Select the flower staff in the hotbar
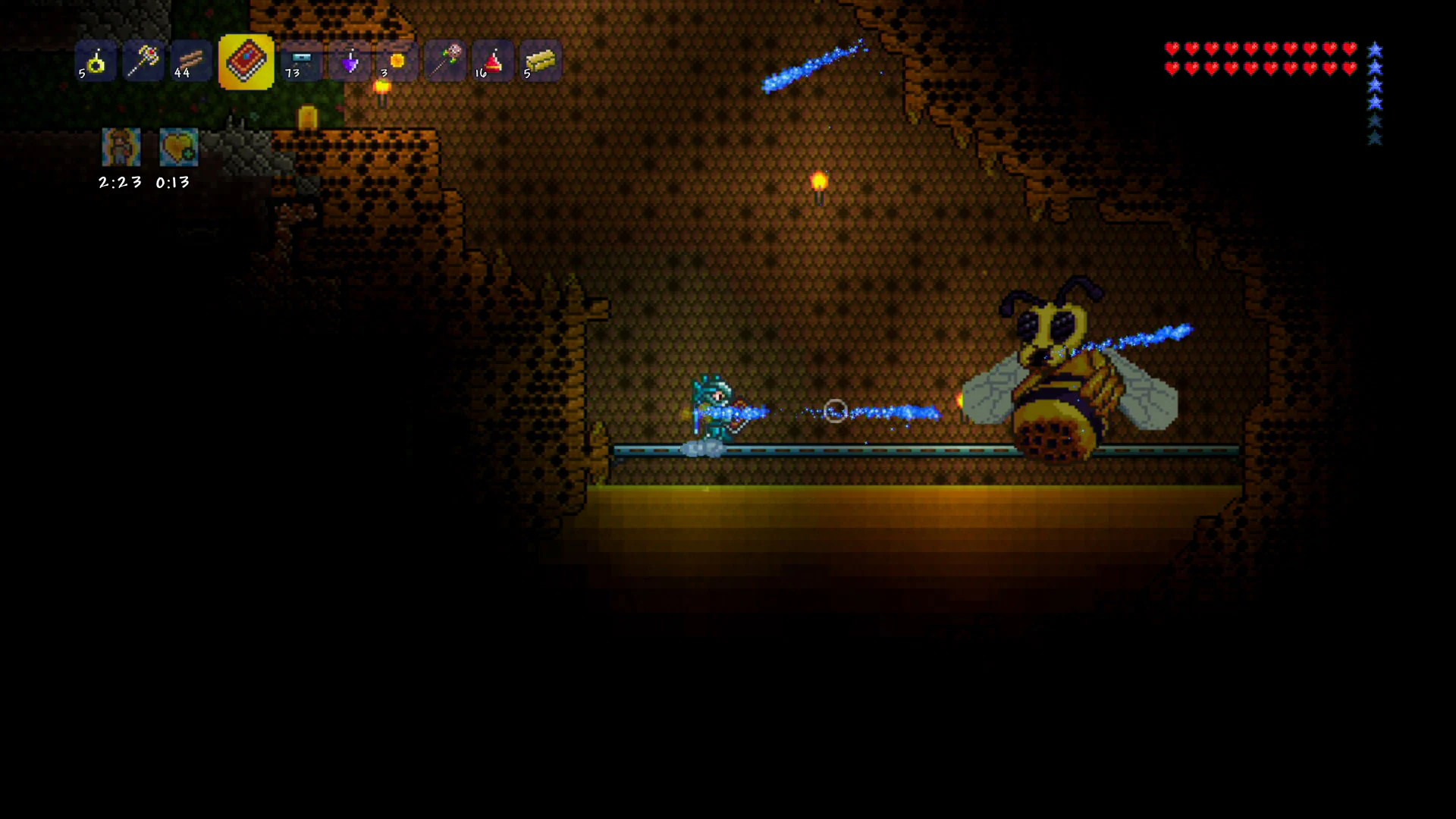Viewport: 1456px width, 819px height. pos(444,62)
